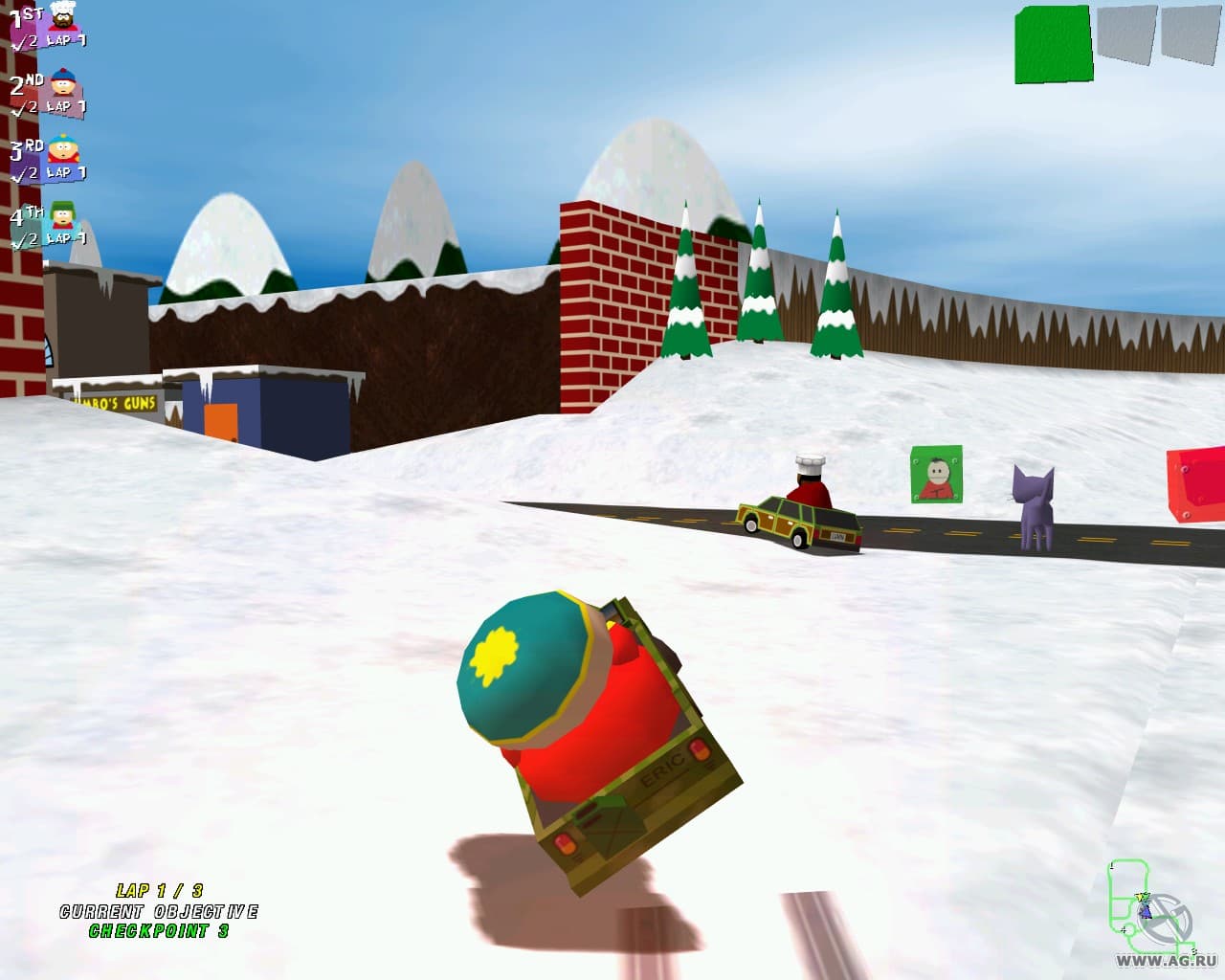Viewport: 1225px width, 980px height.
Task: Click Chef's portrait in the 1st place standing
Action: 62,18
